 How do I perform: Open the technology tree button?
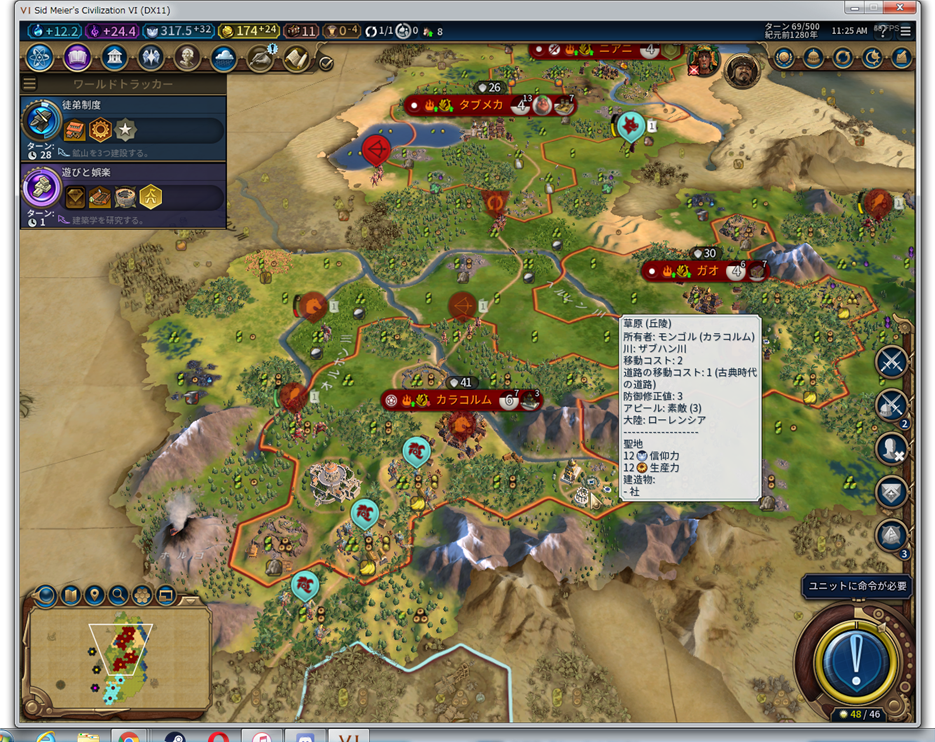coord(40,58)
